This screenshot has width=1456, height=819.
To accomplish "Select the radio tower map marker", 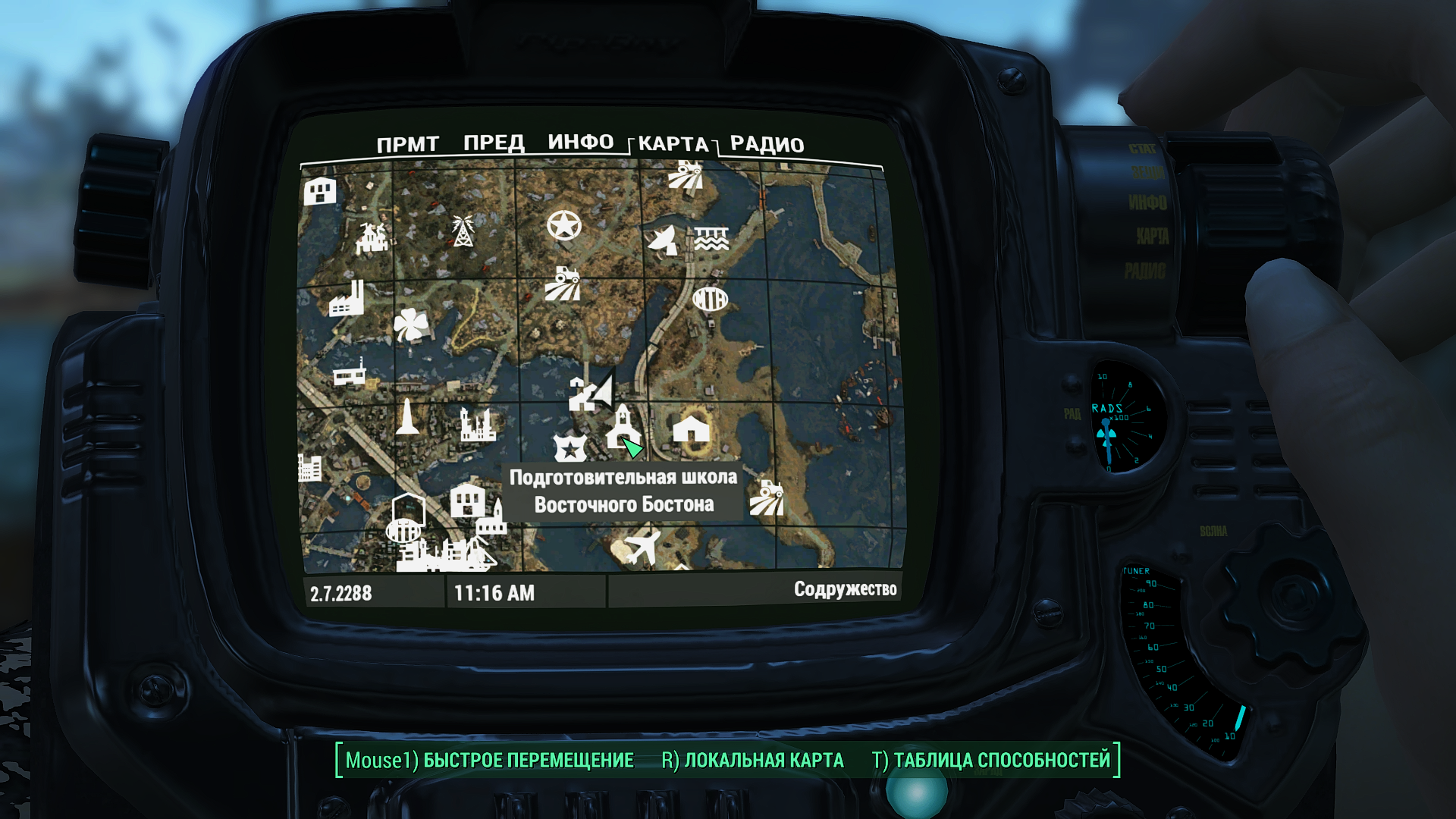I will (462, 231).
